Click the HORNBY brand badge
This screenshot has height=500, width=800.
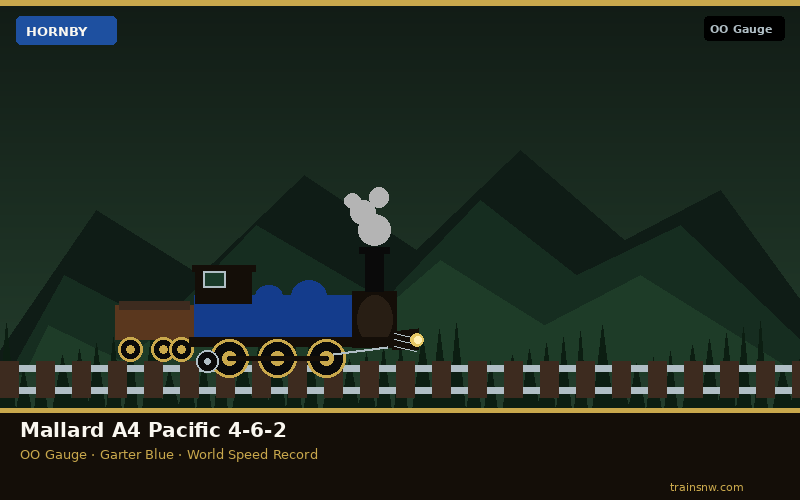tap(66, 31)
